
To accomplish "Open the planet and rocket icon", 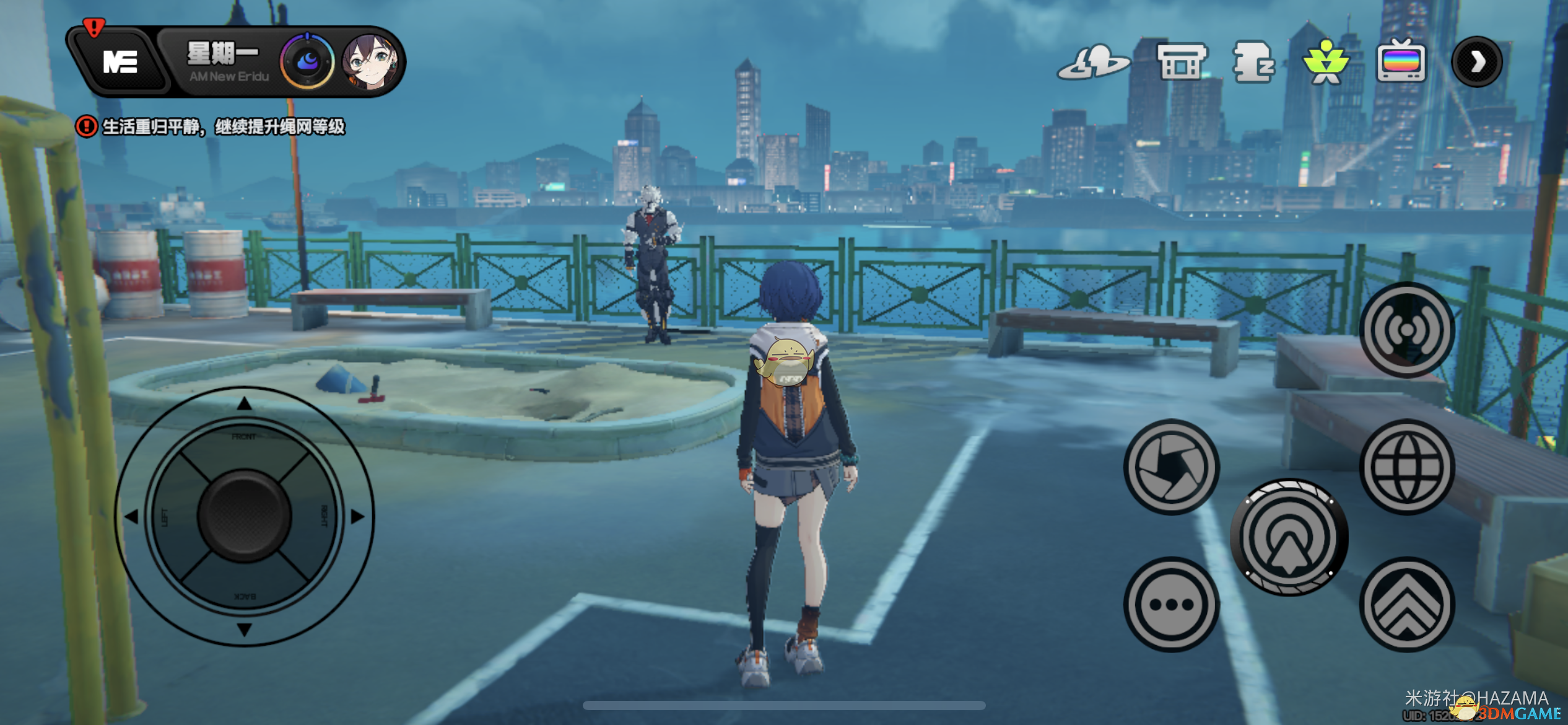I will [x=1093, y=63].
